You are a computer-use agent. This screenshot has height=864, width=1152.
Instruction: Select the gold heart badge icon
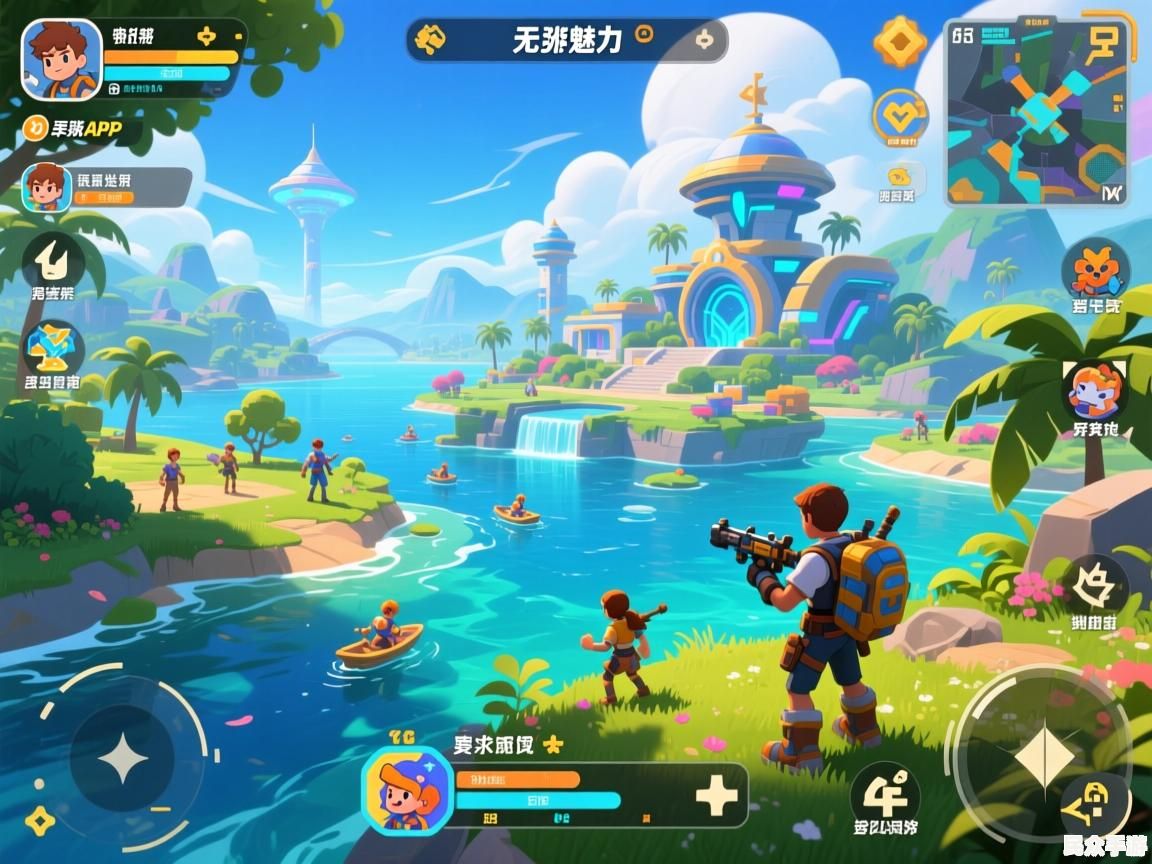900,116
